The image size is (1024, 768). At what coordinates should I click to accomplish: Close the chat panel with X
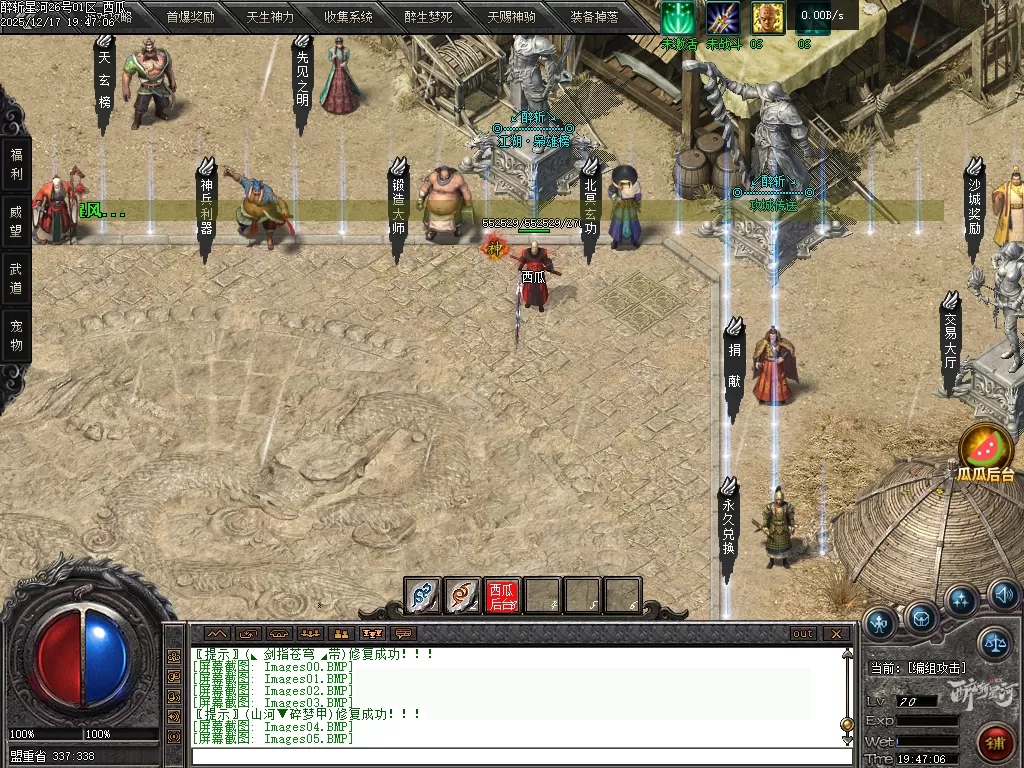(x=836, y=634)
